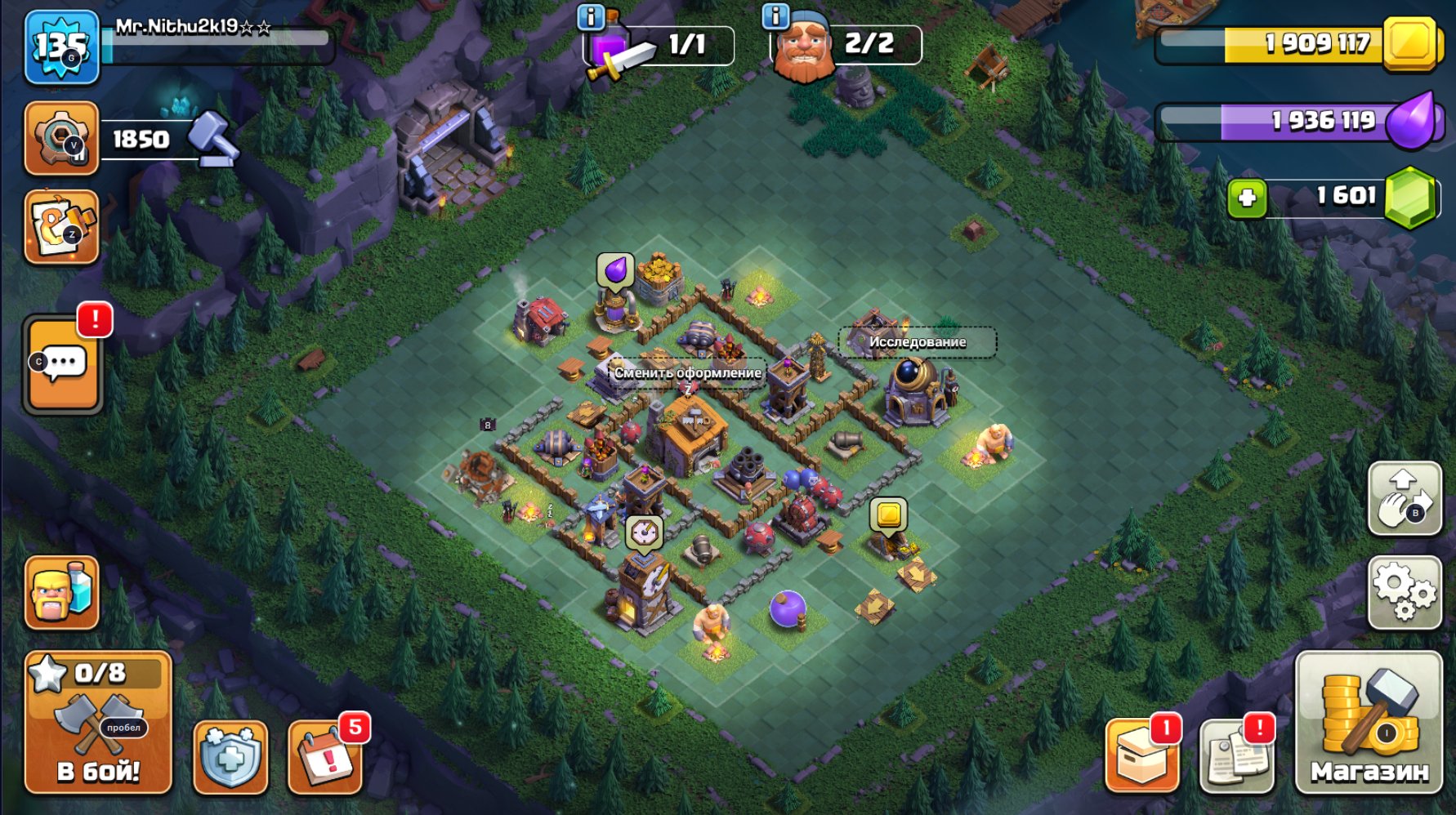Open the builder 2/2 info tooltip
This screenshot has width=1456, height=815.
[775, 18]
